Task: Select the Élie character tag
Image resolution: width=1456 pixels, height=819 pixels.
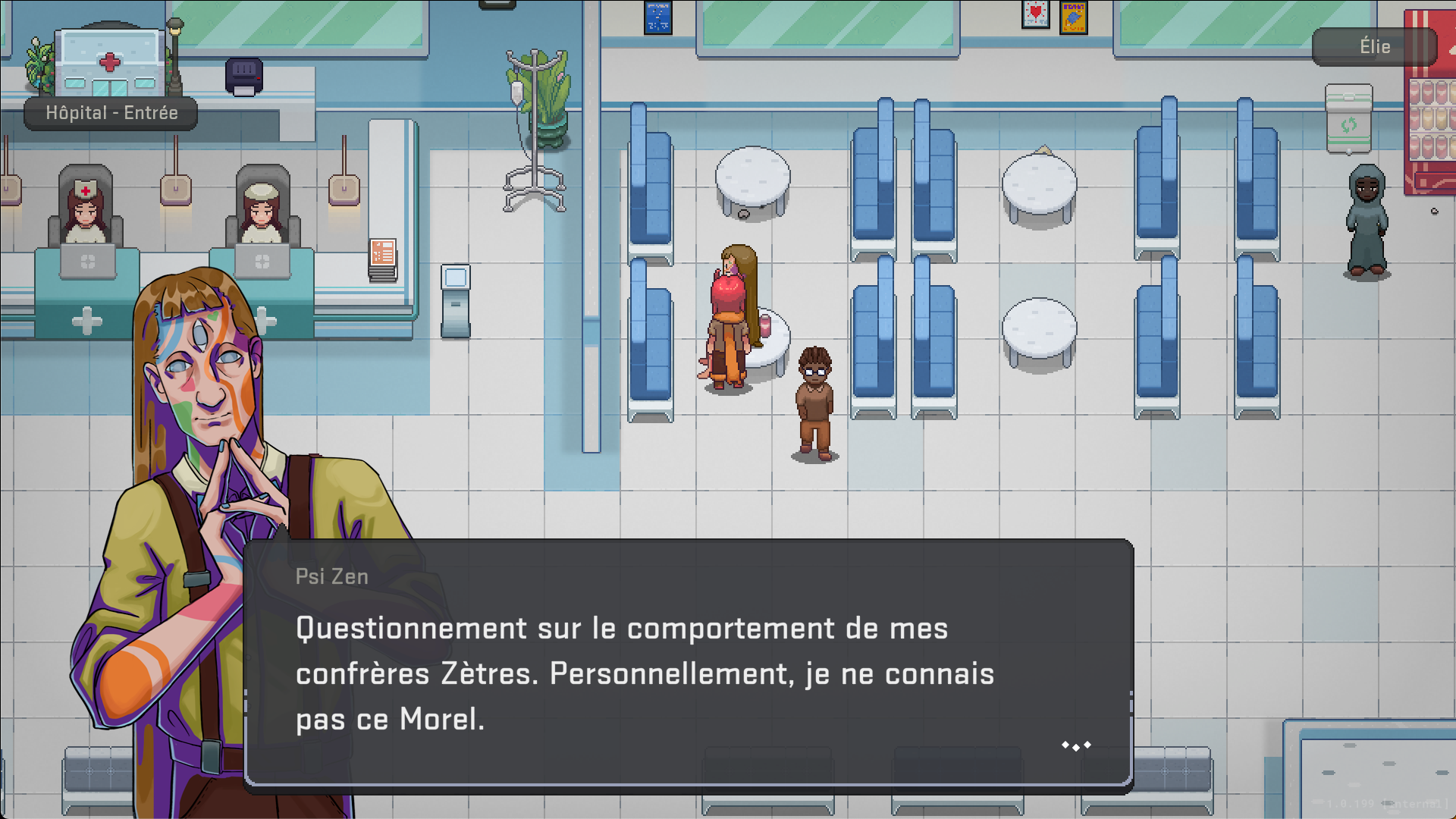Action: tap(1374, 47)
